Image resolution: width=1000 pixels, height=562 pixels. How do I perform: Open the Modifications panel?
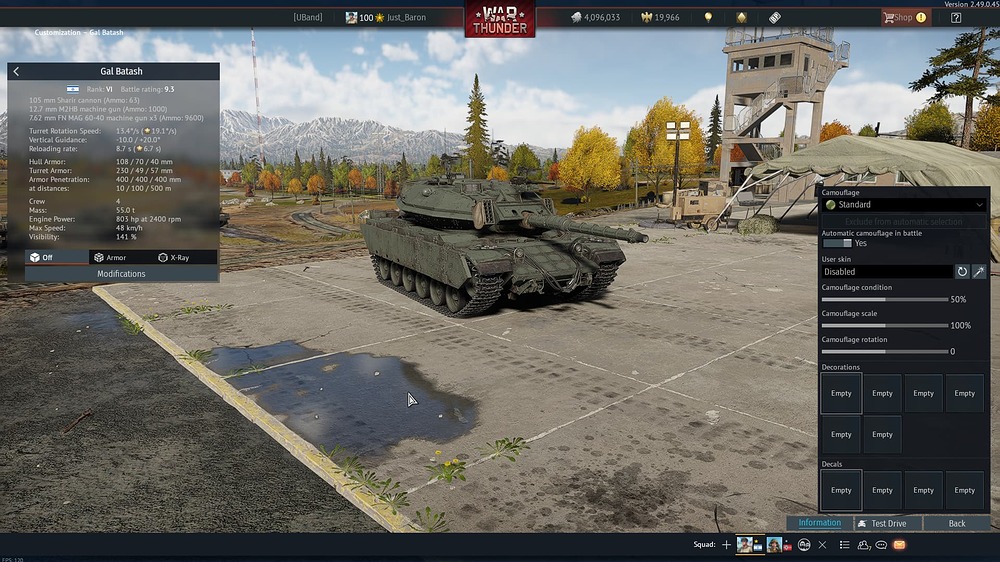[x=121, y=273]
